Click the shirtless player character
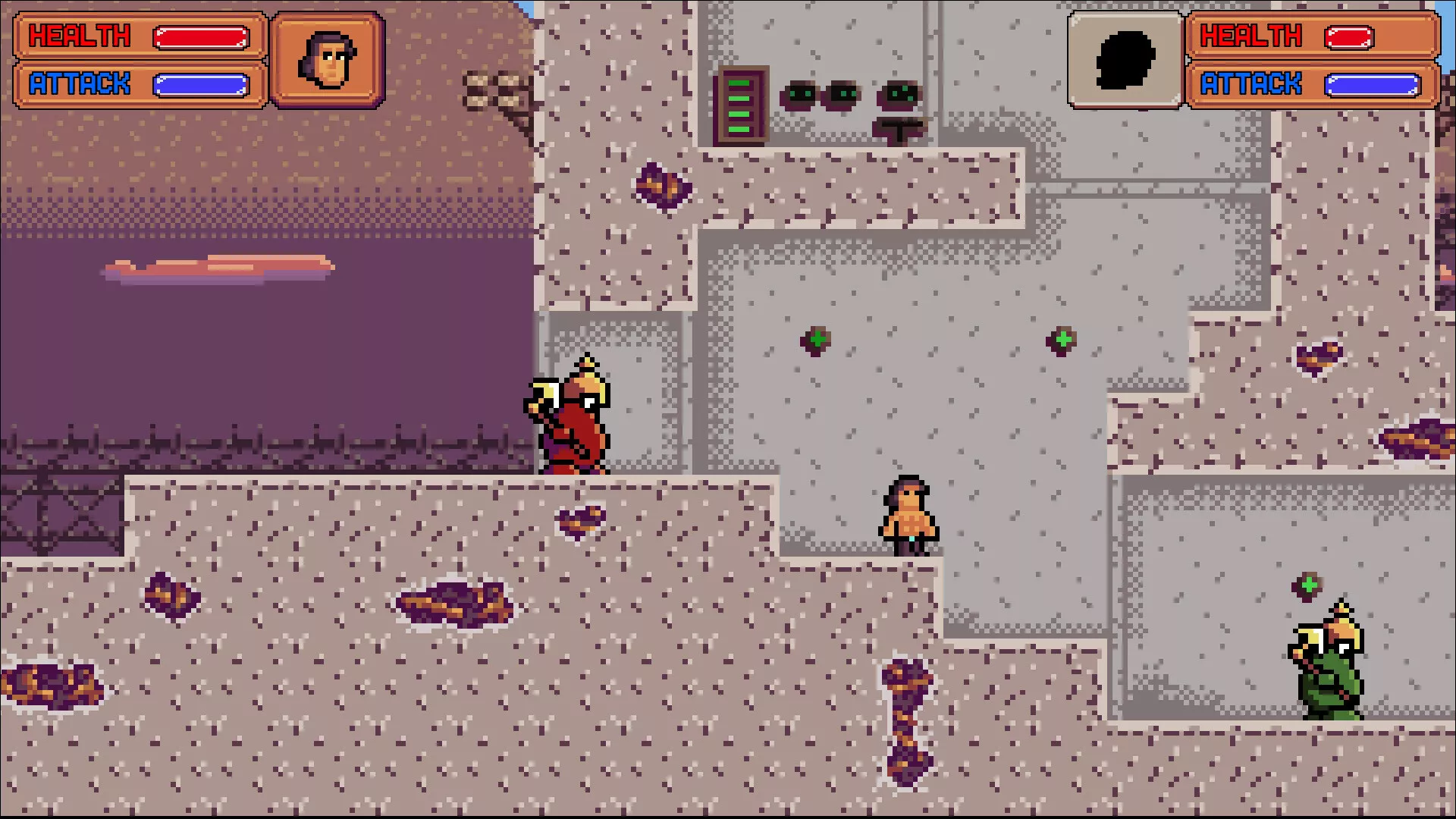The height and width of the screenshot is (819, 1456). pos(910,512)
